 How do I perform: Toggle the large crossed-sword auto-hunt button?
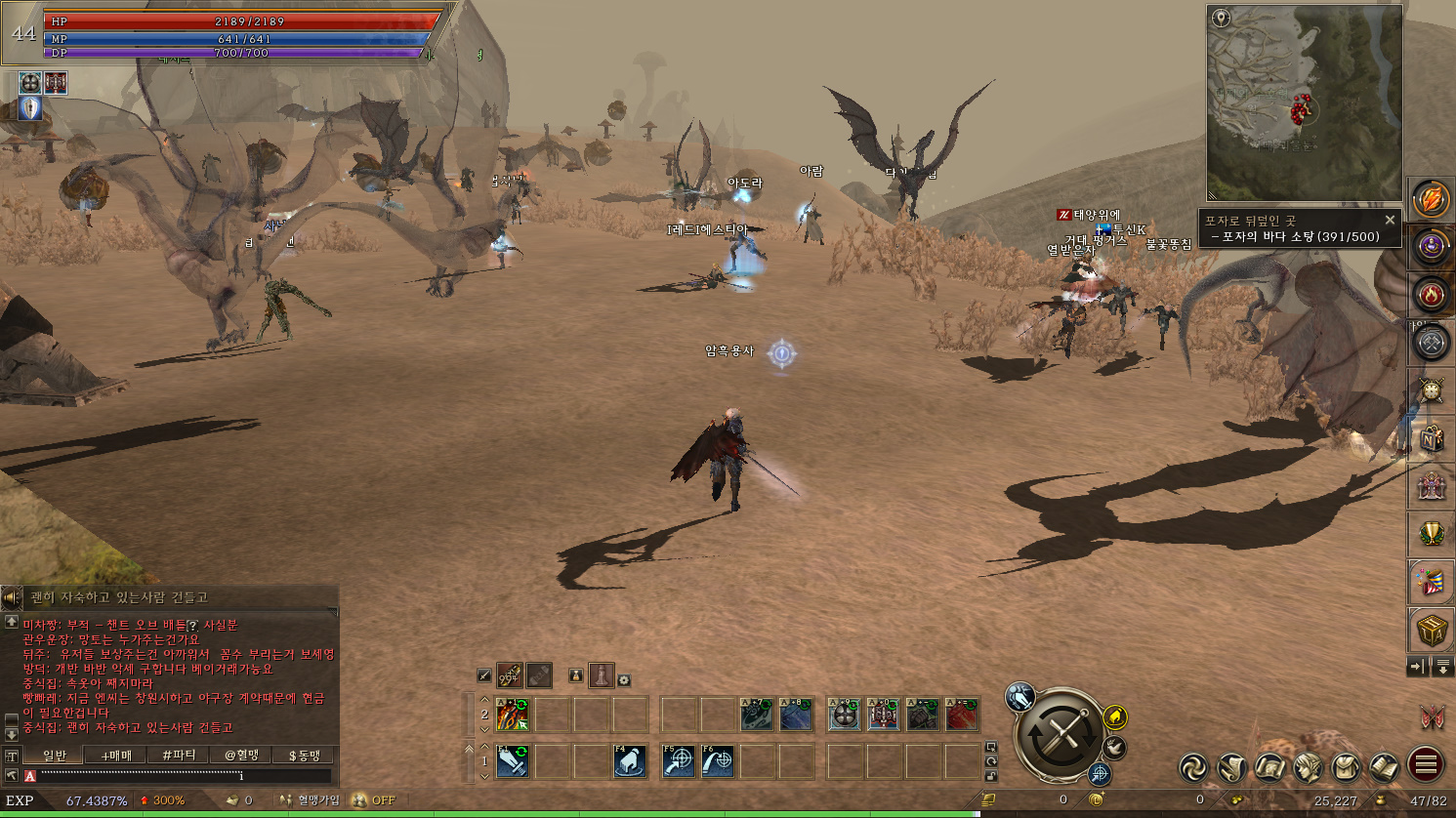click(x=1061, y=734)
